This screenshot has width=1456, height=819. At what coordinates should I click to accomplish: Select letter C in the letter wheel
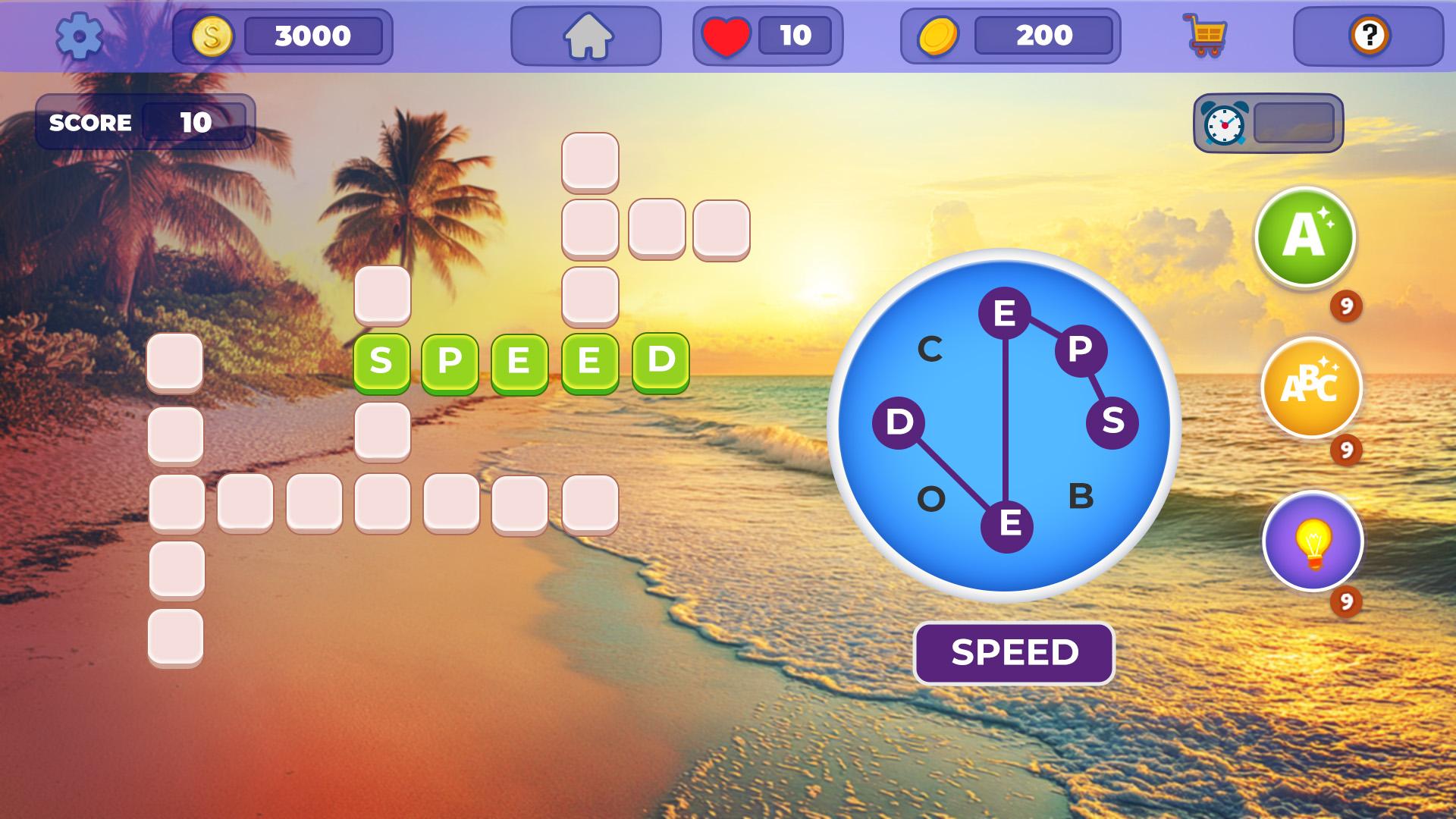[x=930, y=349]
